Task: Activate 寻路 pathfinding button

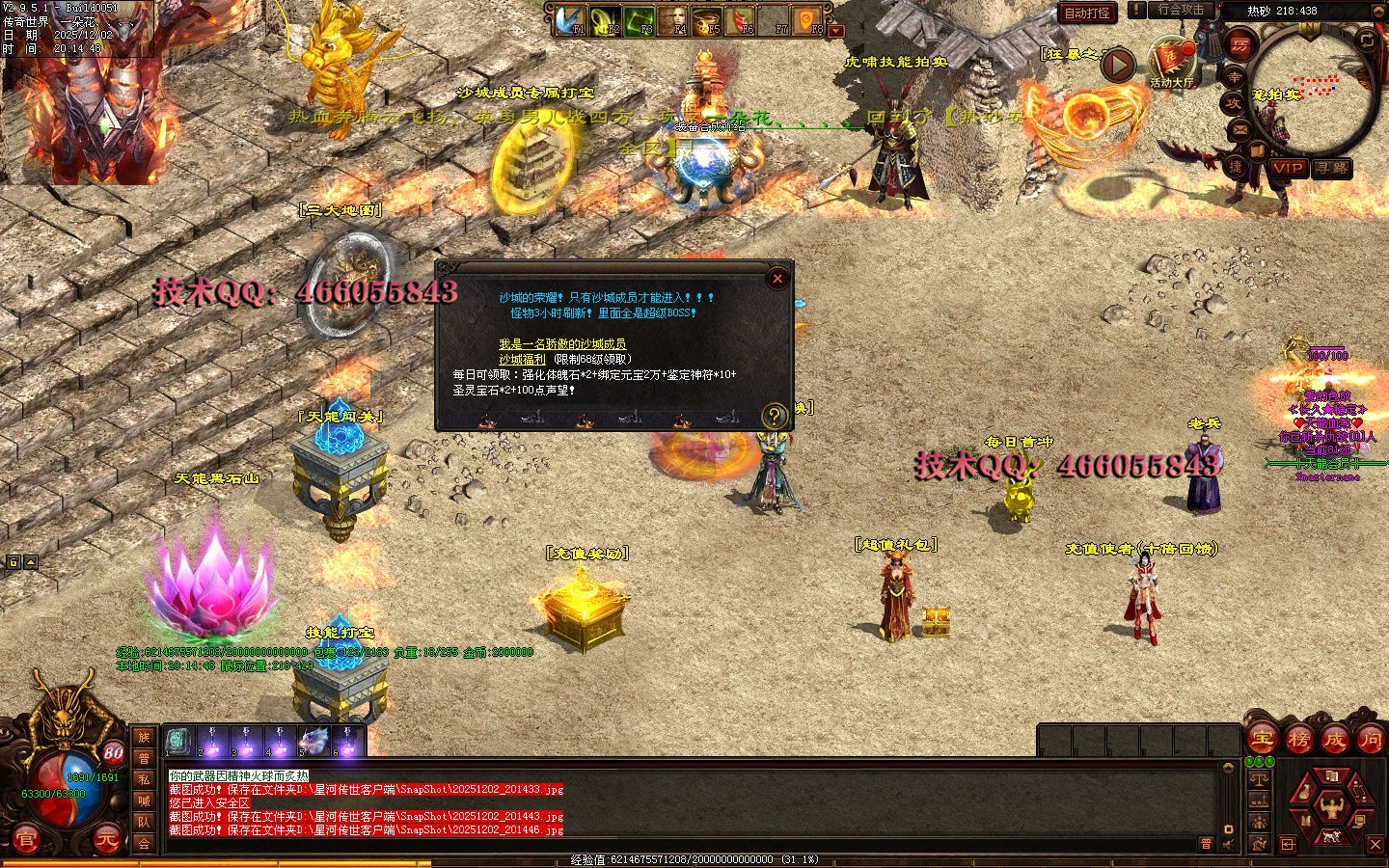Action: click(x=1332, y=168)
